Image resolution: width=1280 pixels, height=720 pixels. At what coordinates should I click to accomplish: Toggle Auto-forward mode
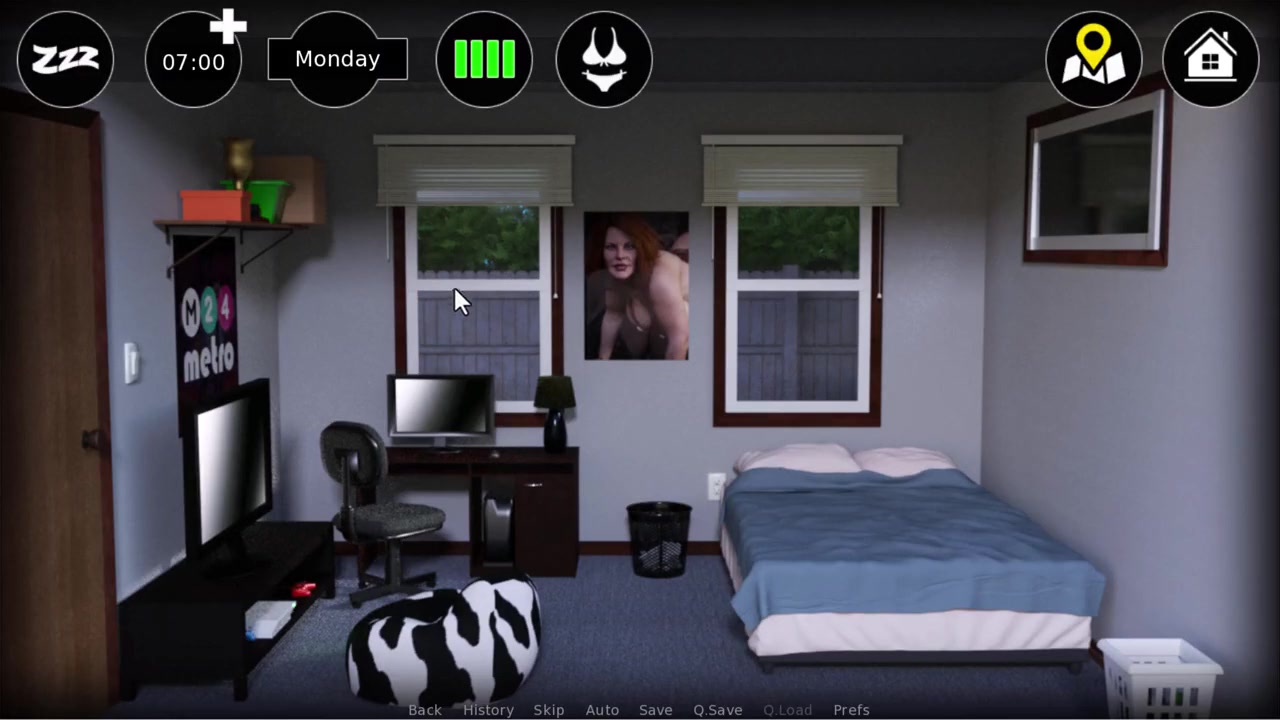pos(602,710)
